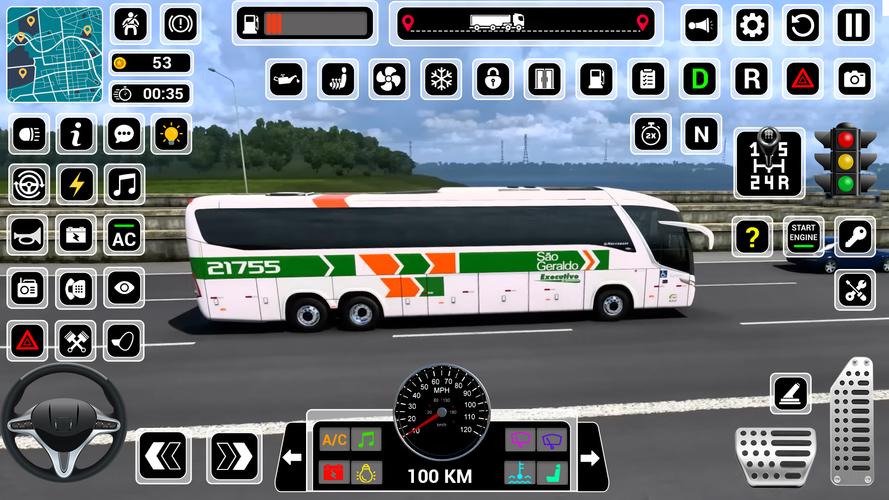
Task: Toggle the AC button
Action: (125, 236)
